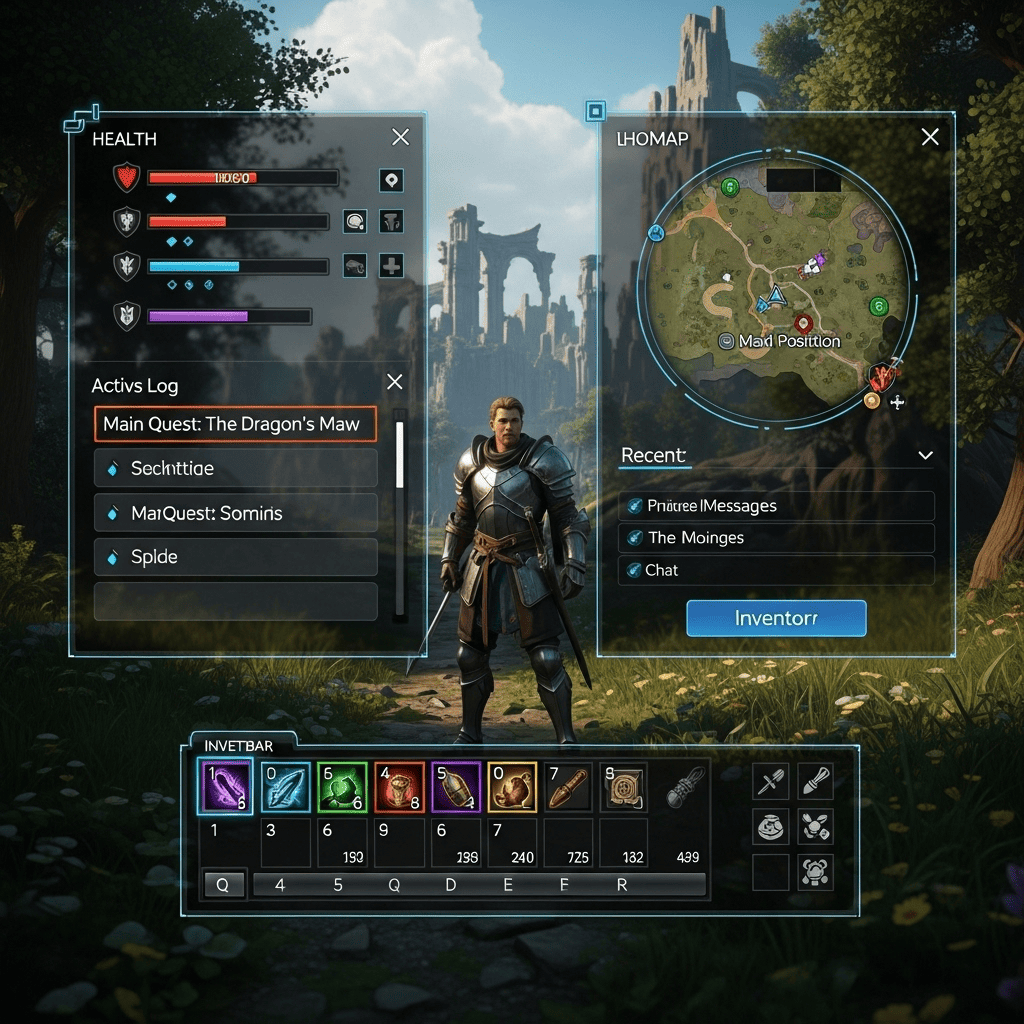Close the Activity Log section
The image size is (1024, 1024).
pyautogui.click(x=395, y=382)
